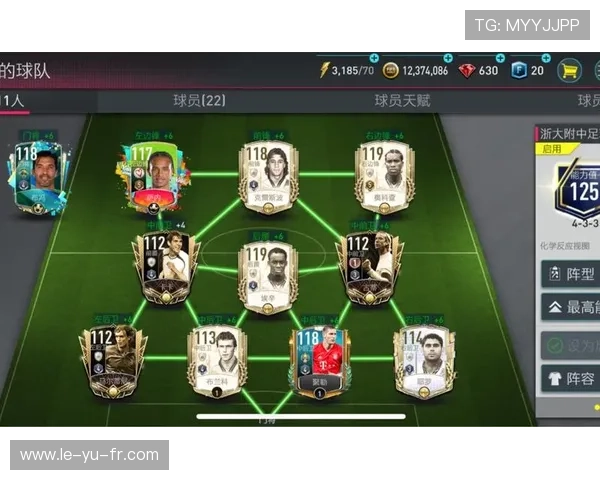The height and width of the screenshot is (480, 600).
Task: Select the 117-rated left winger card
Action: coord(153,177)
